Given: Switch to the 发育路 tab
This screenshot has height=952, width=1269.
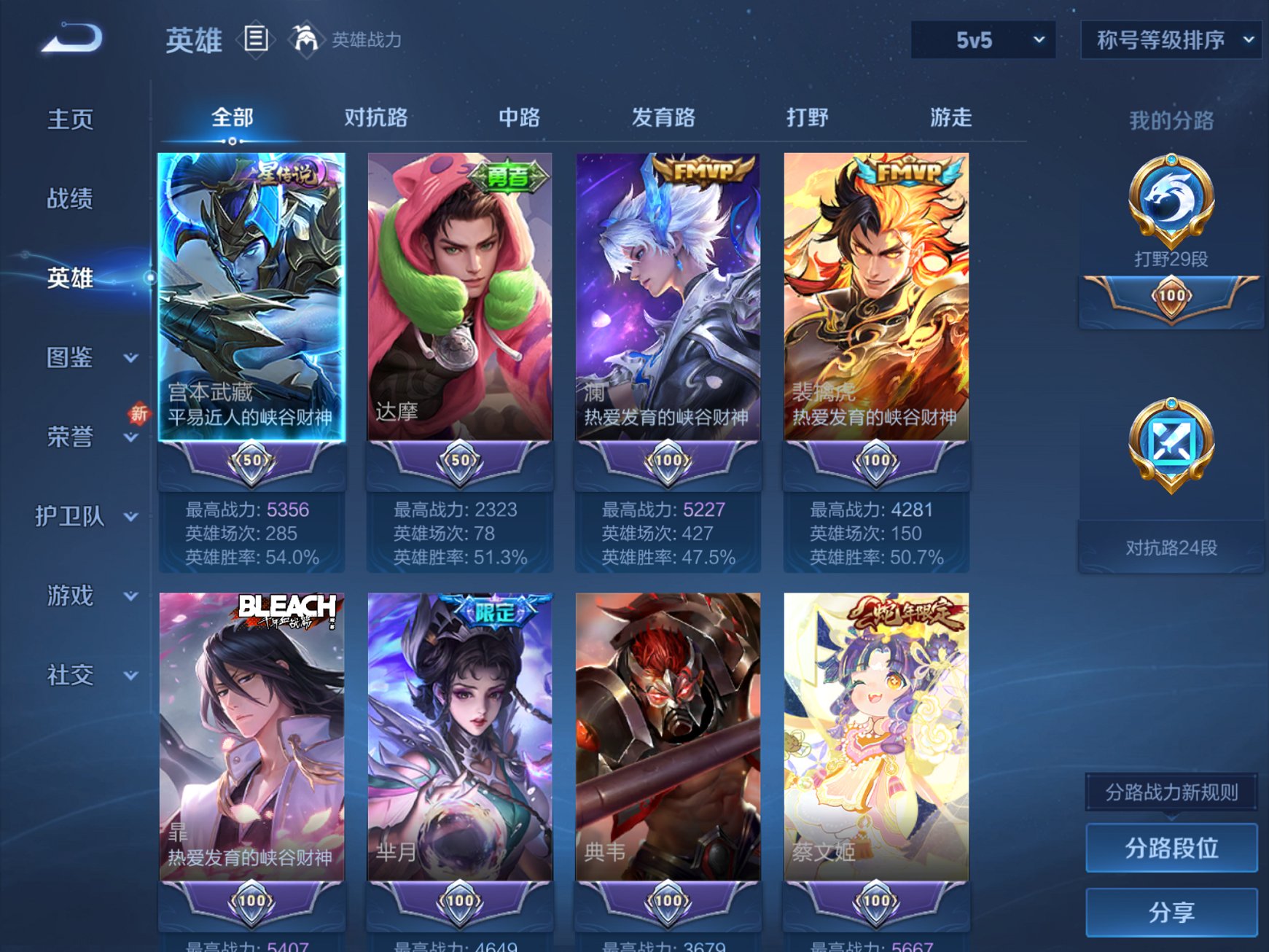Looking at the screenshot, I should [663, 117].
